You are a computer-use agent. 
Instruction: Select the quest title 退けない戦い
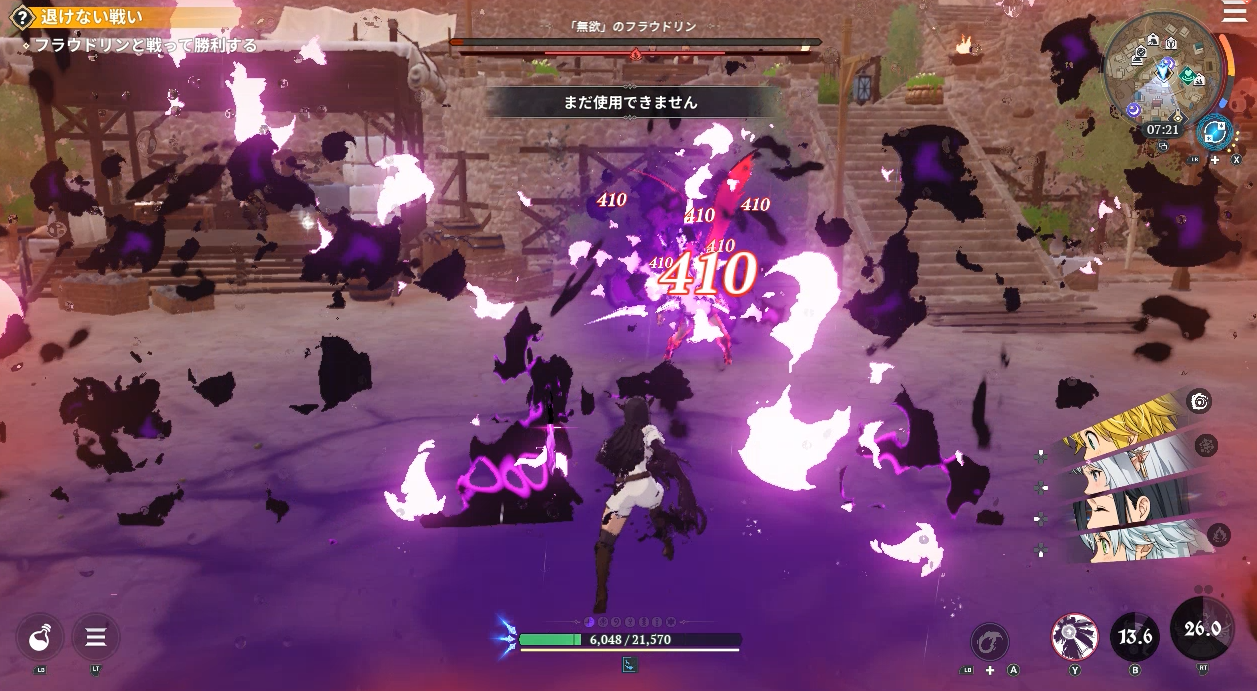[x=92, y=17]
